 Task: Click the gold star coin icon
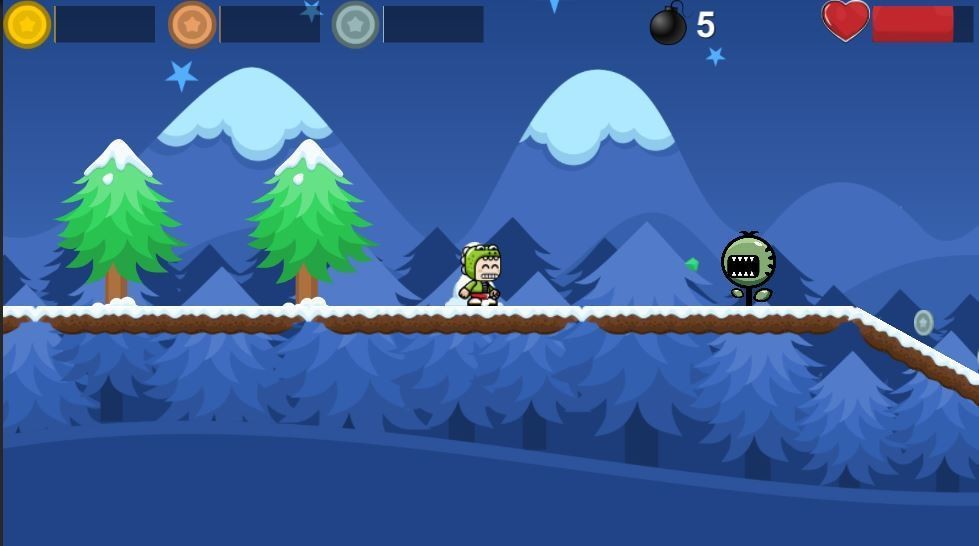(x=27, y=24)
